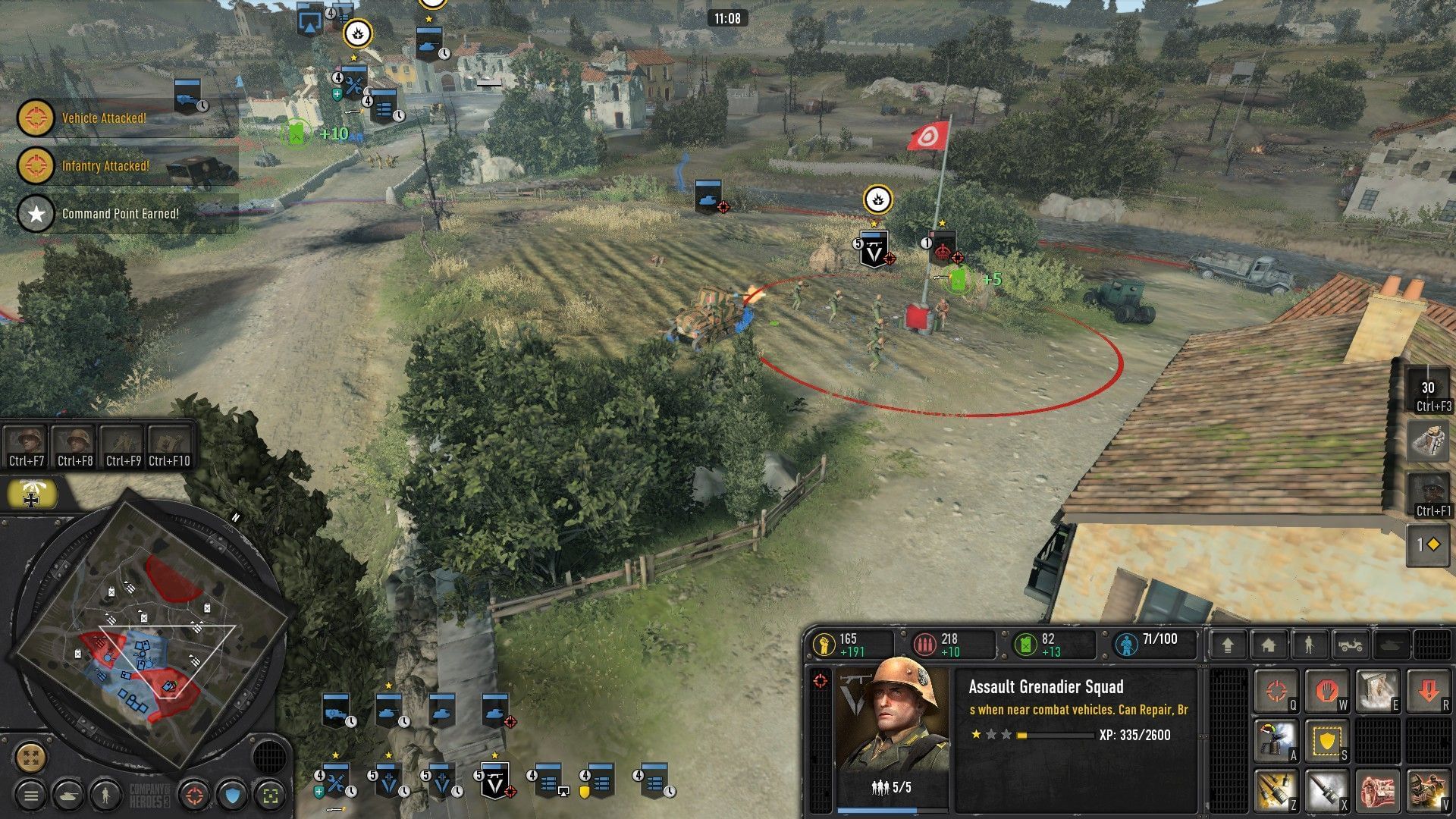
Task: Issue the Stop command (red hand)
Action: 1327,690
